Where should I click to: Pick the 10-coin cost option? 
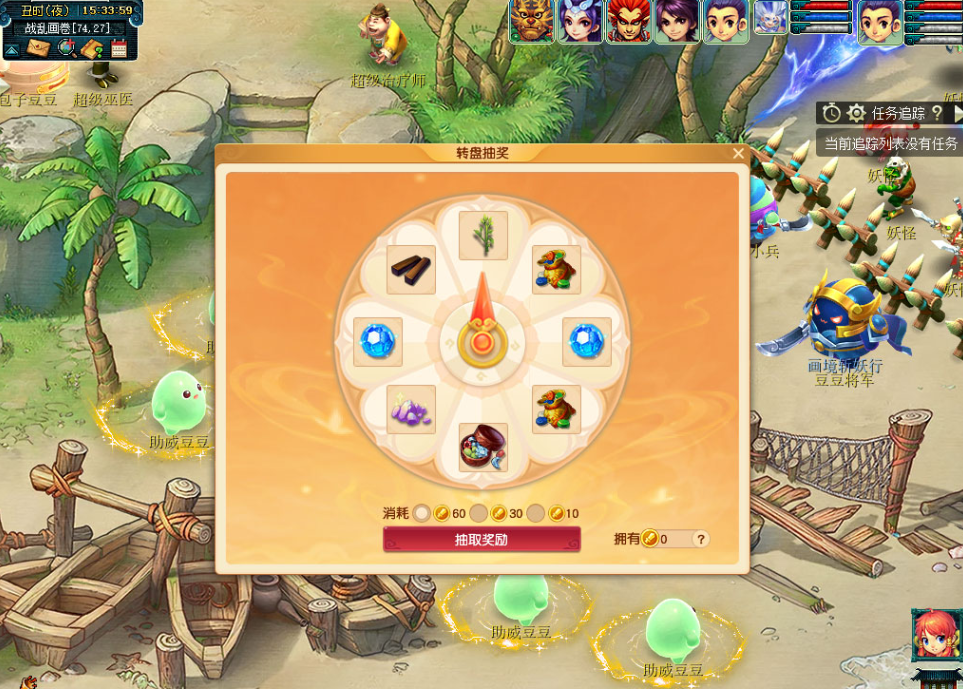(536, 513)
